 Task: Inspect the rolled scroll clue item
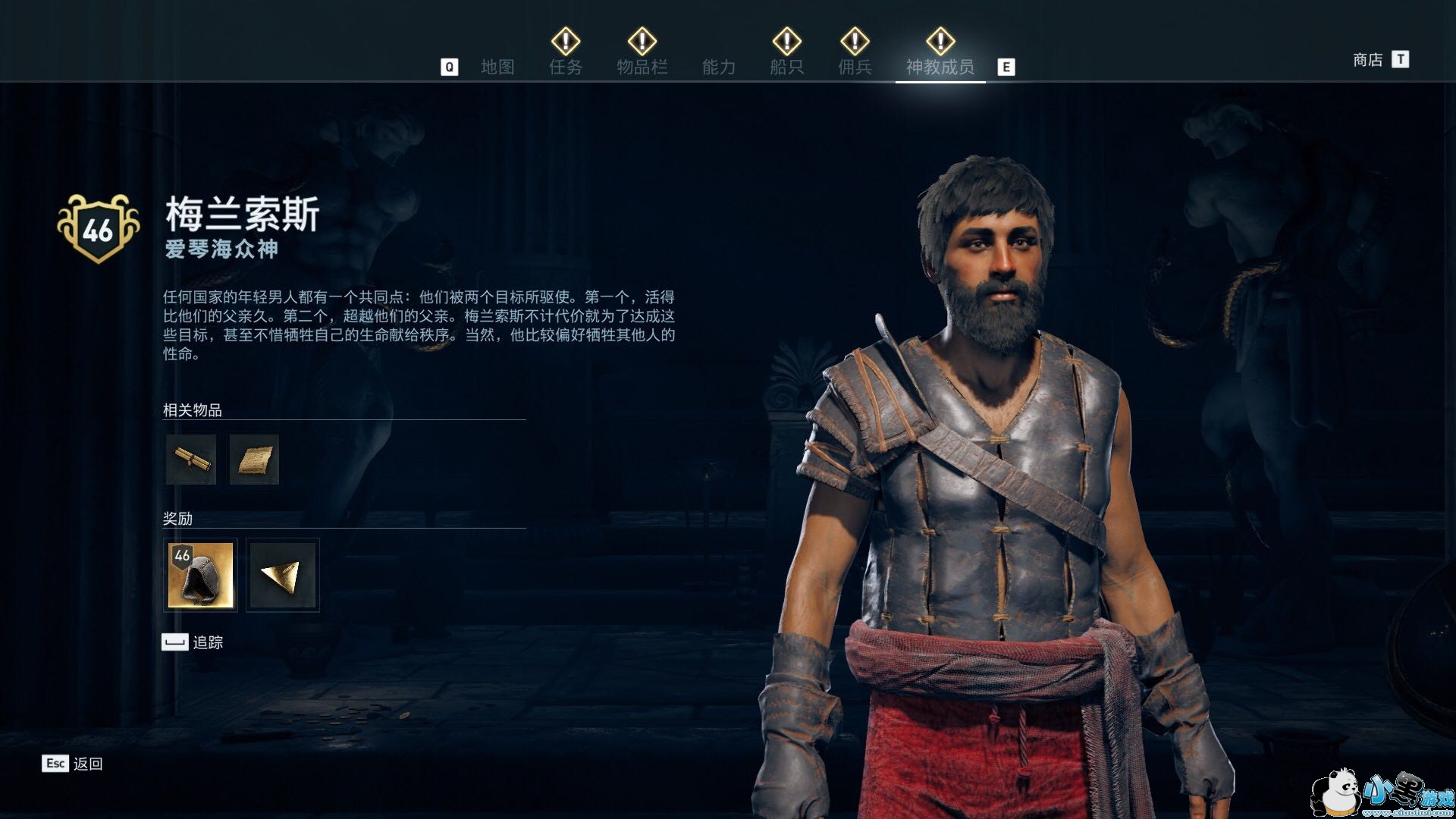[191, 460]
